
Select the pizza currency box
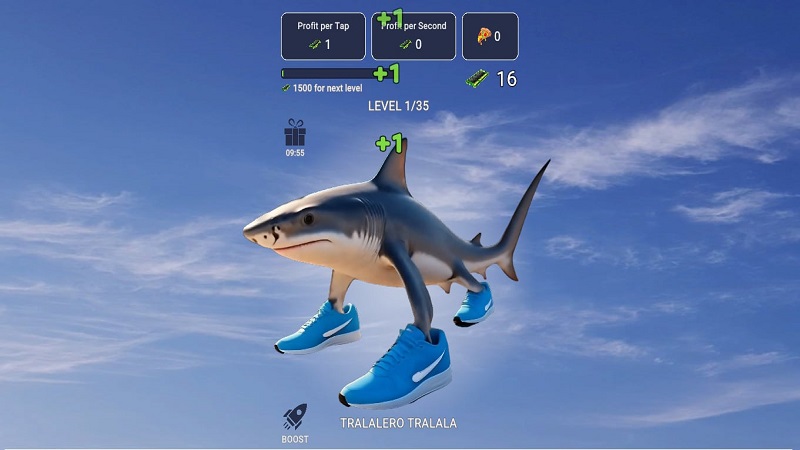tap(490, 36)
